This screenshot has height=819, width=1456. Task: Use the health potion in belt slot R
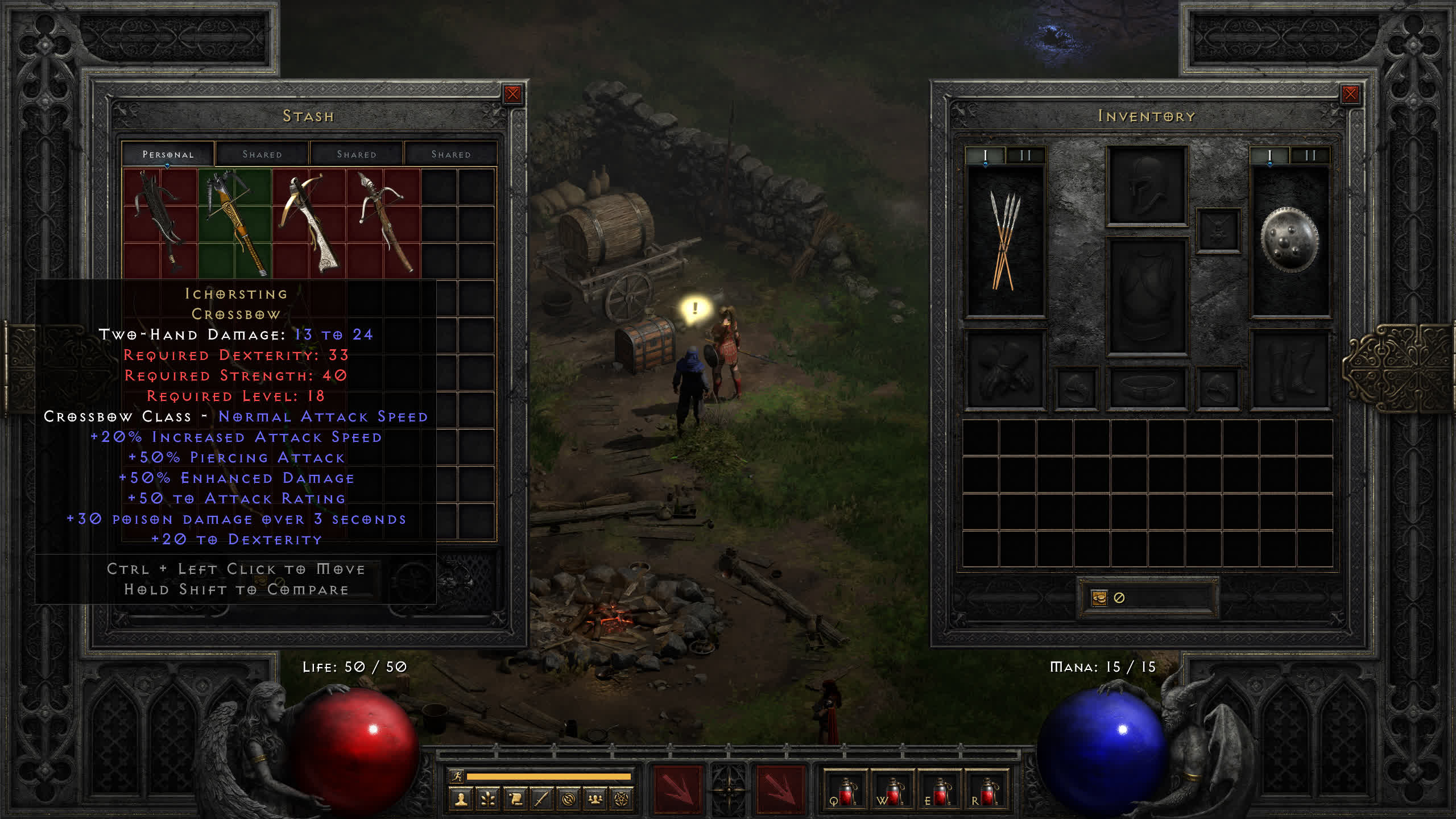coord(987,791)
